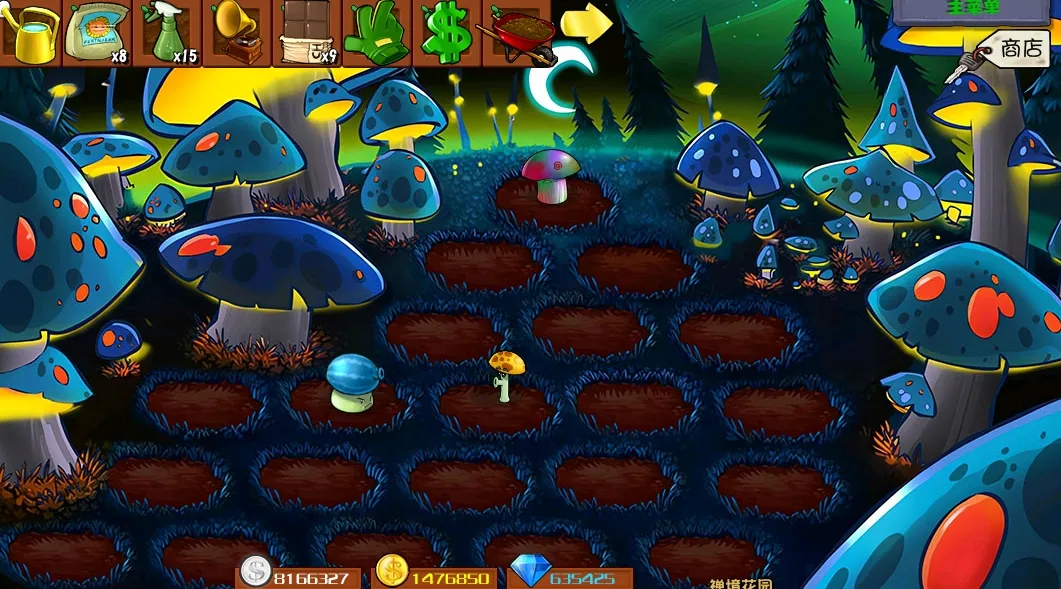Viewport: 1061px width, 589px height.
Task: Pick the chocolate bar item
Action: [306, 31]
